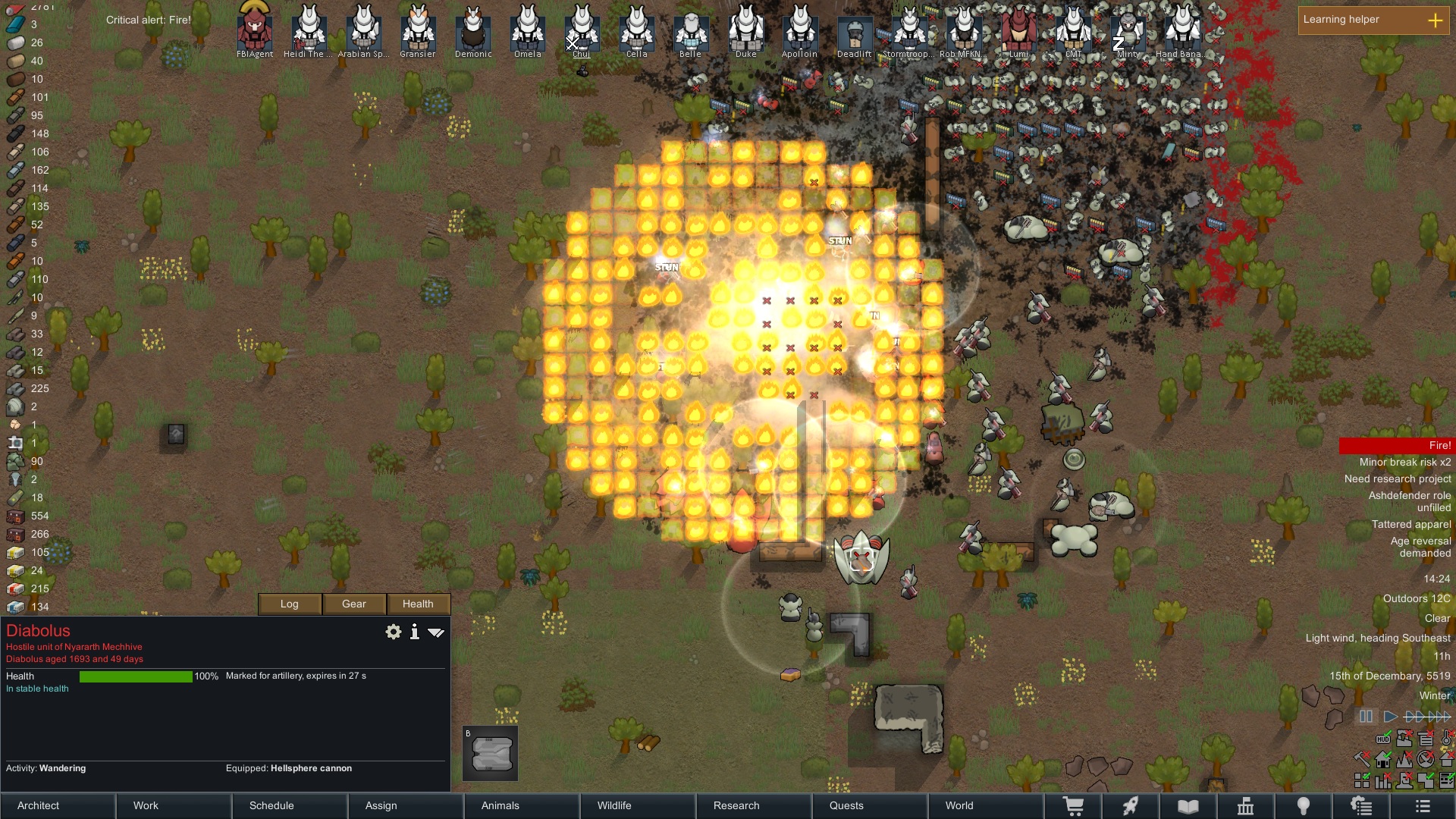Open the Schedule tab
The width and height of the screenshot is (1456, 819).
point(290,805)
